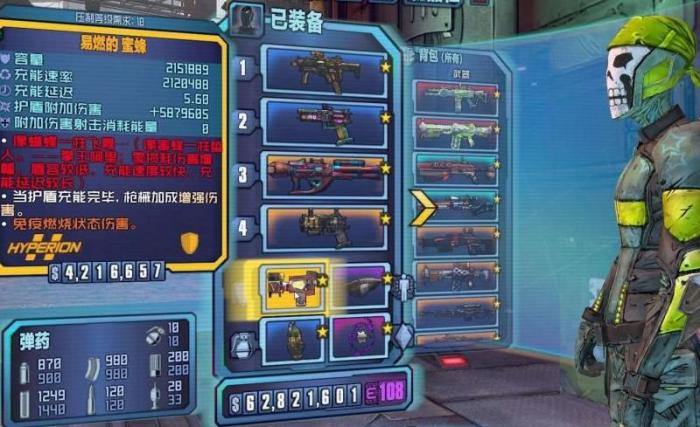Viewport: 700px width, 427px height.
Task: Select the first backpack weapon with green rarity
Action: click(456, 97)
